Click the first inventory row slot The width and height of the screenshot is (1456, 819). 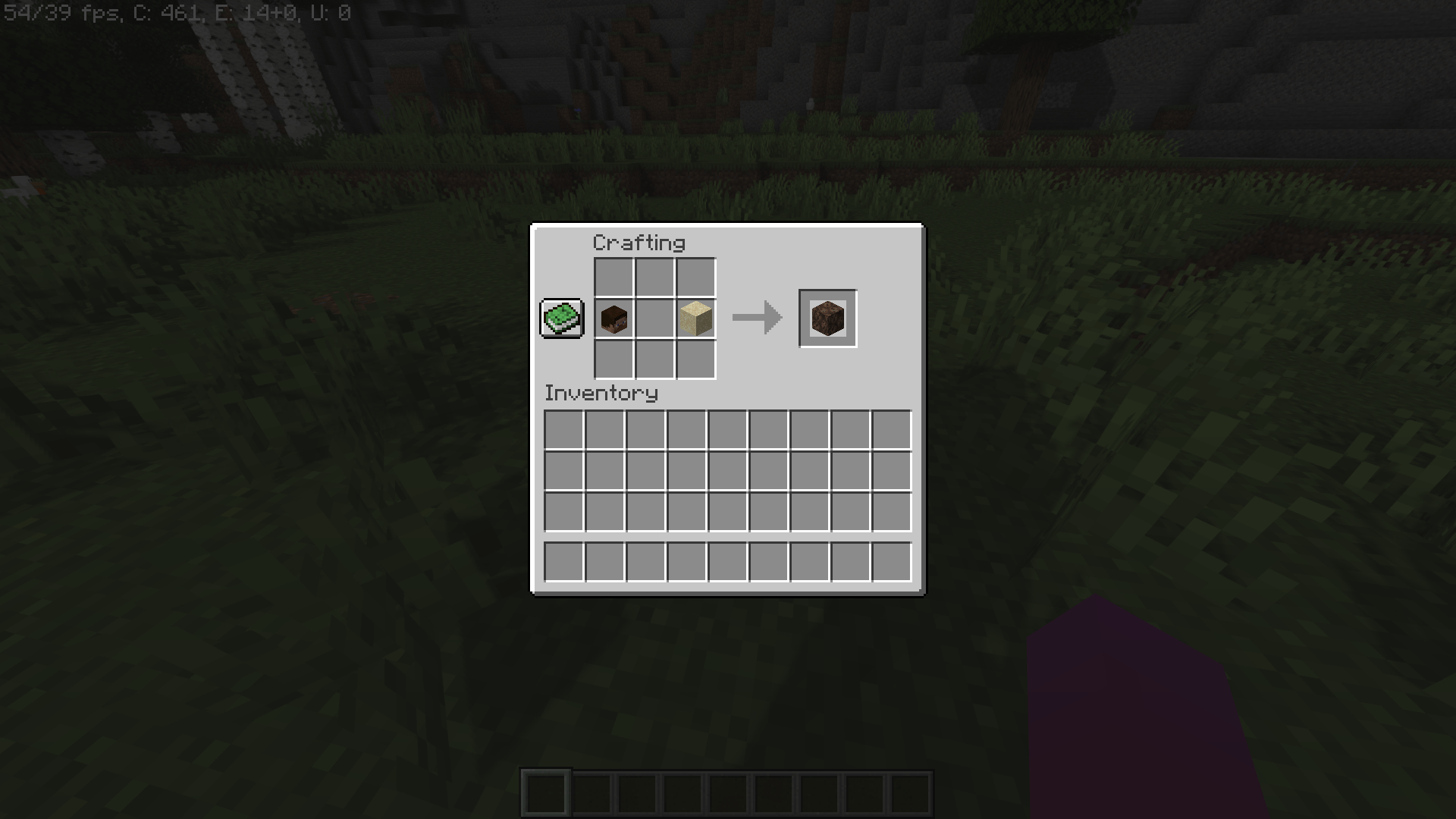click(563, 429)
